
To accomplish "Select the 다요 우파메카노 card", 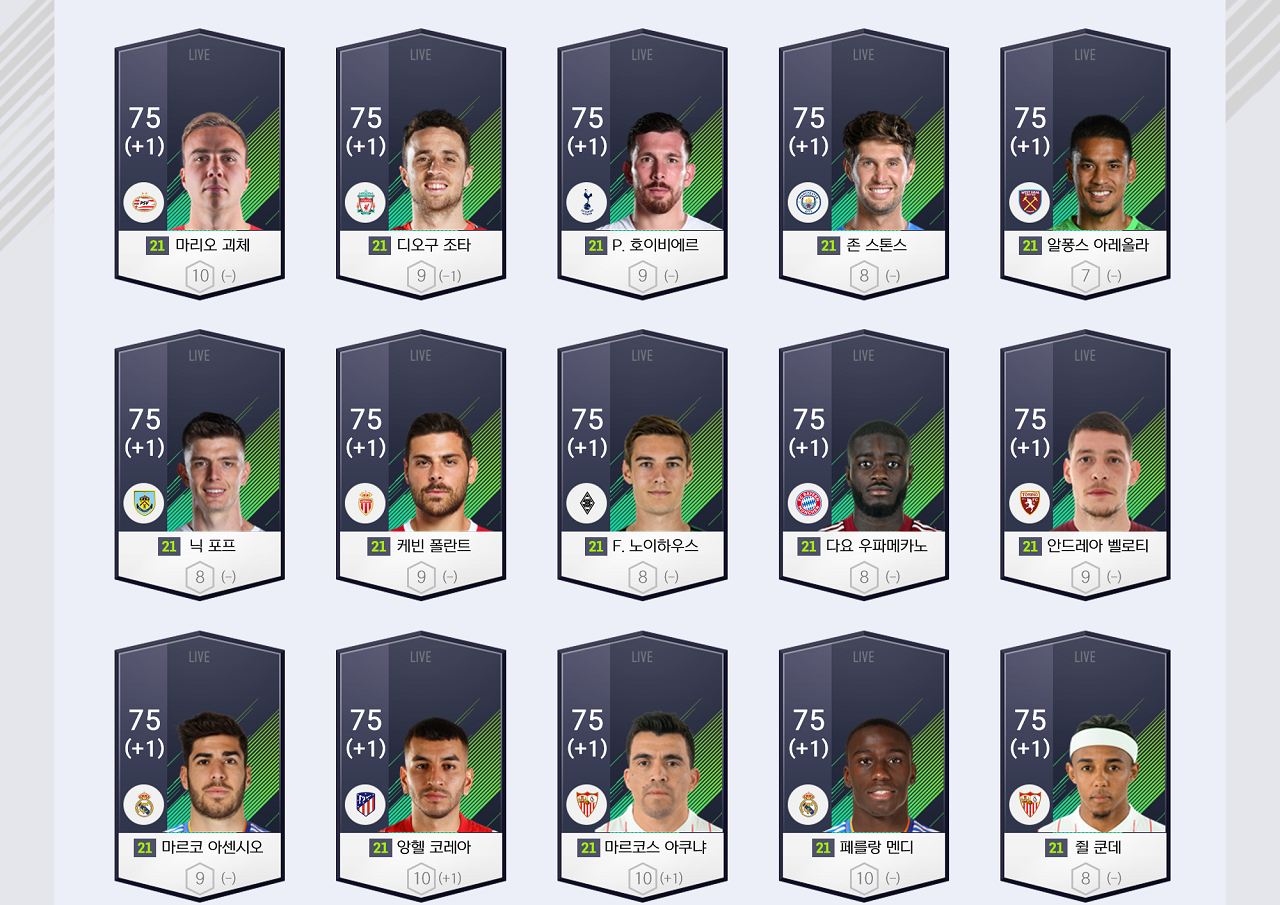I will click(864, 466).
